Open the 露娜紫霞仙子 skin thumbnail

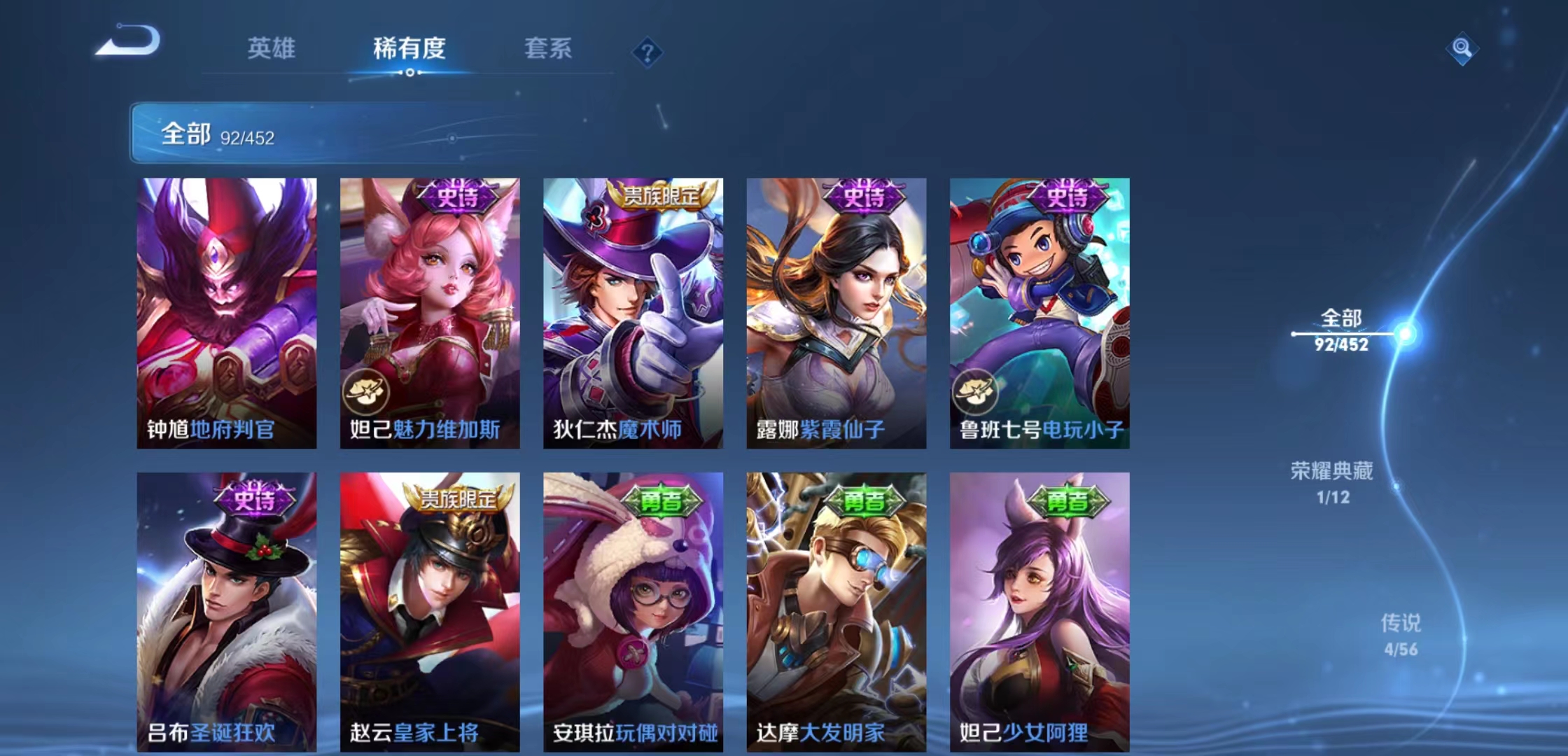[x=836, y=311]
